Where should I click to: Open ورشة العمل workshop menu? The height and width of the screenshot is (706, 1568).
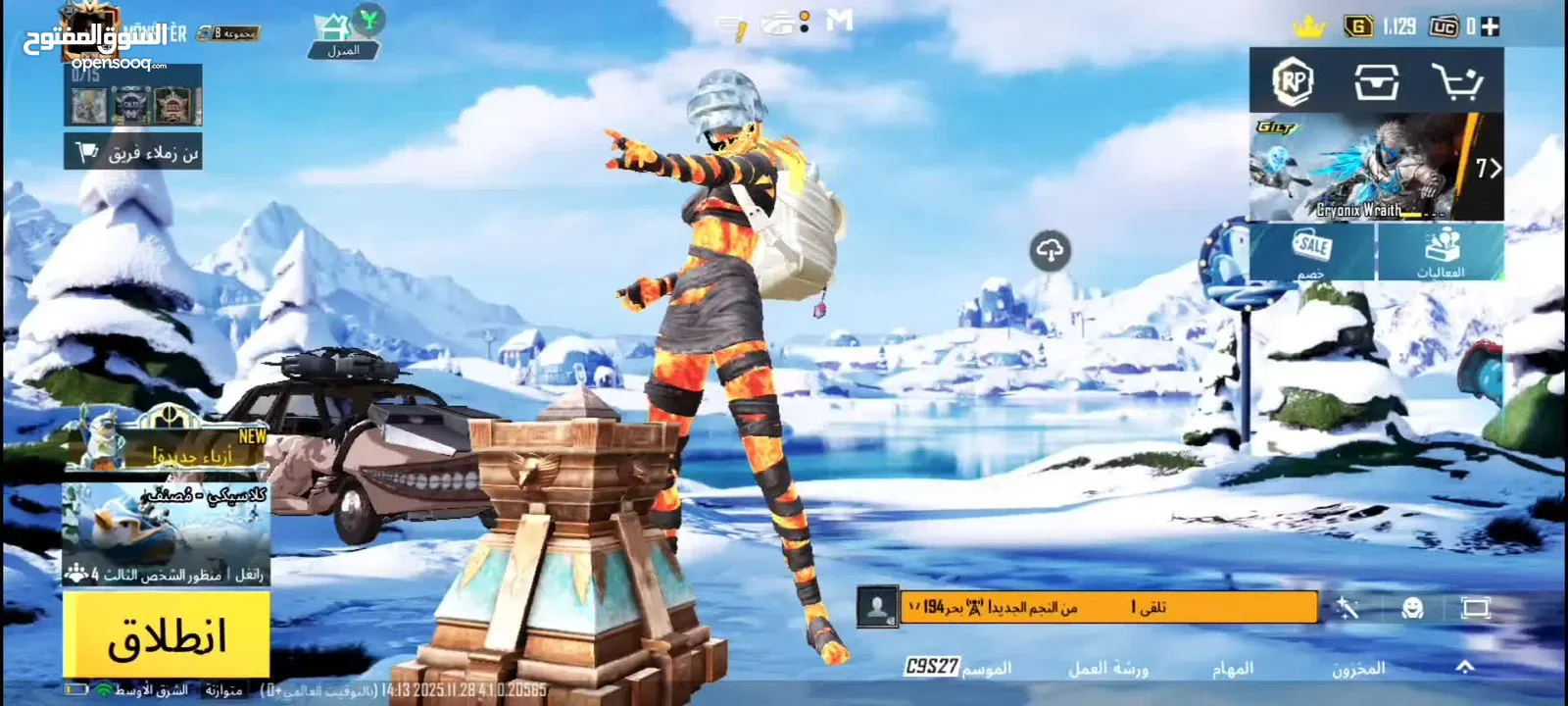point(1107,668)
